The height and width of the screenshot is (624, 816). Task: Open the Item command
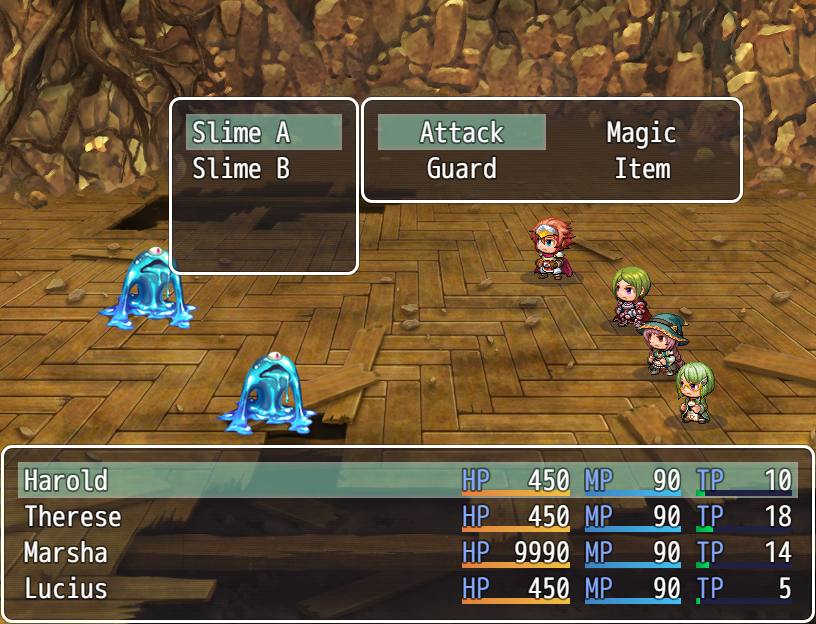point(641,169)
